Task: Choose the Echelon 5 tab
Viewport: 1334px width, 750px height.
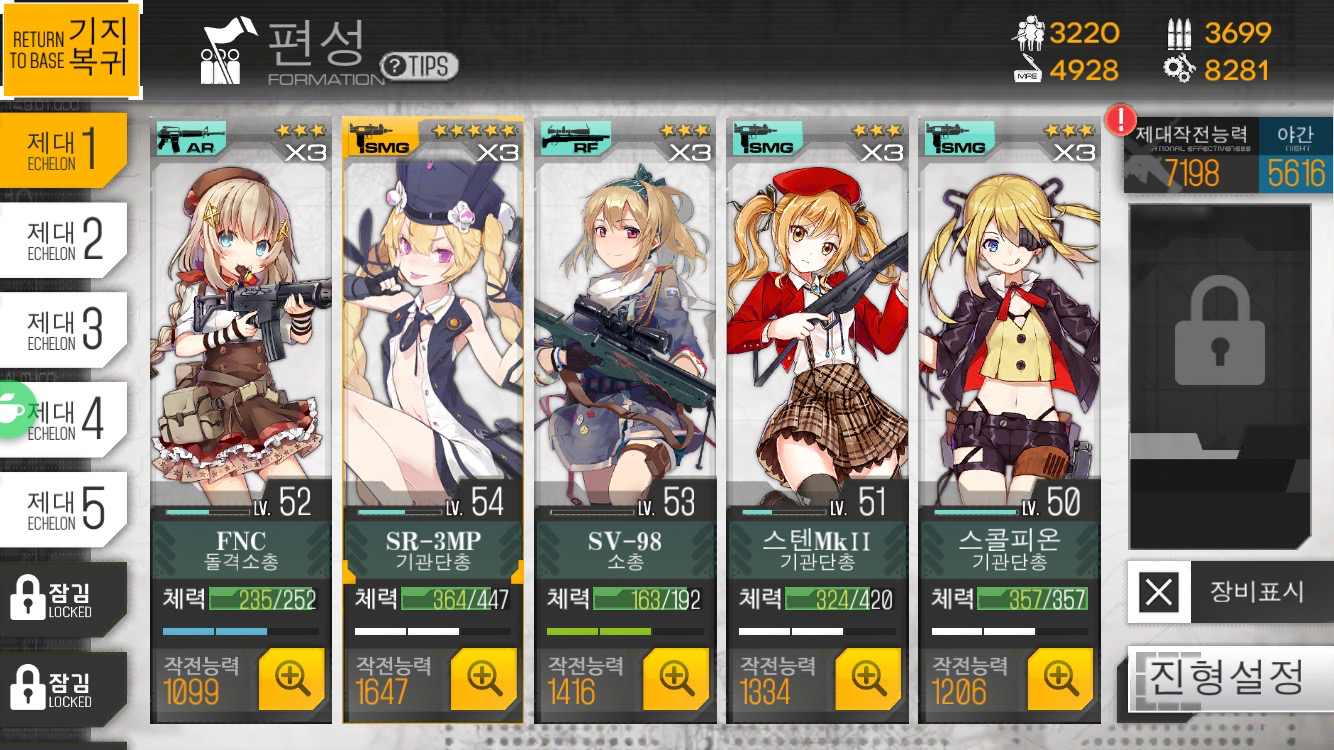Action: 64,510
